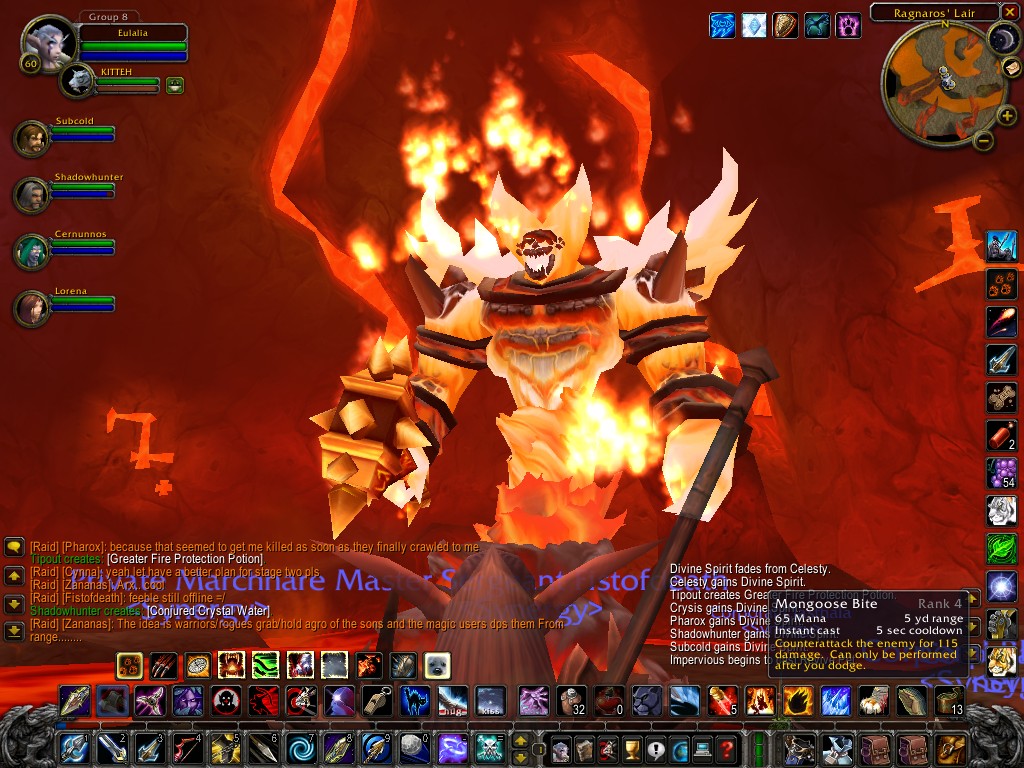Target party member Lorena
Image resolution: width=1024 pixels, height=768 pixels.
32,308
